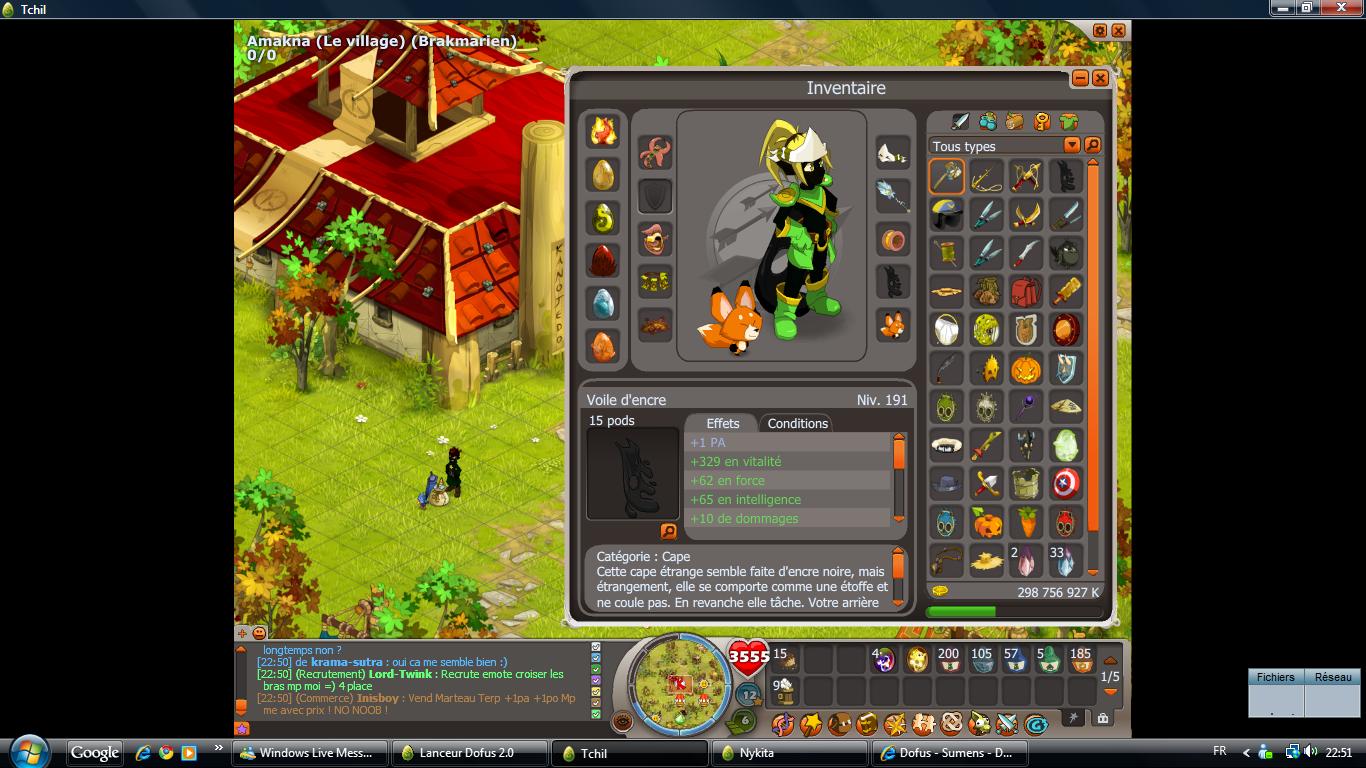Screen dimensions: 1366x768
Task: Click the inventory search magnifier button
Action: click(x=1092, y=146)
